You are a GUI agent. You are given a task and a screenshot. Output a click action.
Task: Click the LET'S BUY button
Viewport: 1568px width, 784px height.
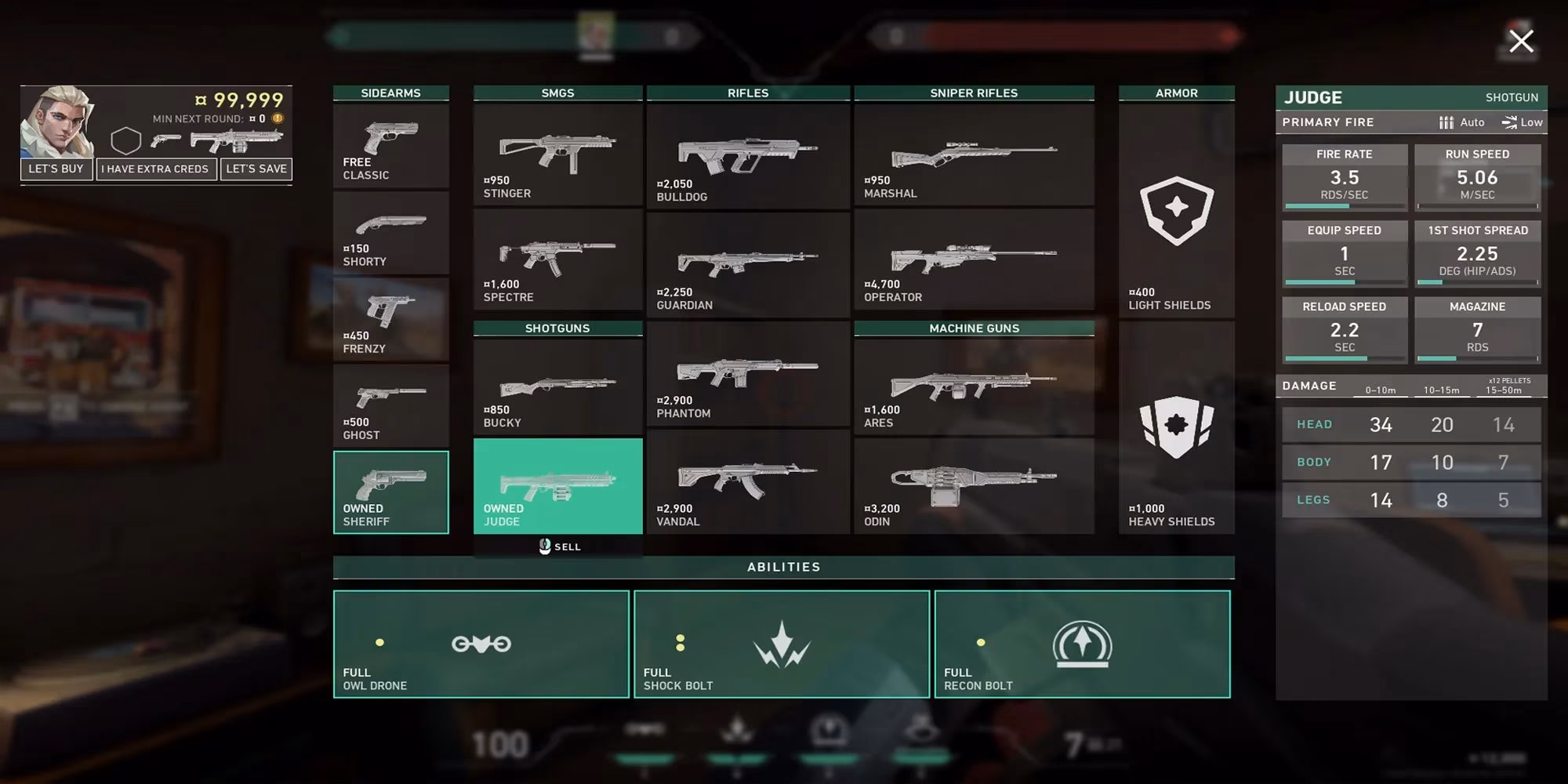tap(56, 169)
